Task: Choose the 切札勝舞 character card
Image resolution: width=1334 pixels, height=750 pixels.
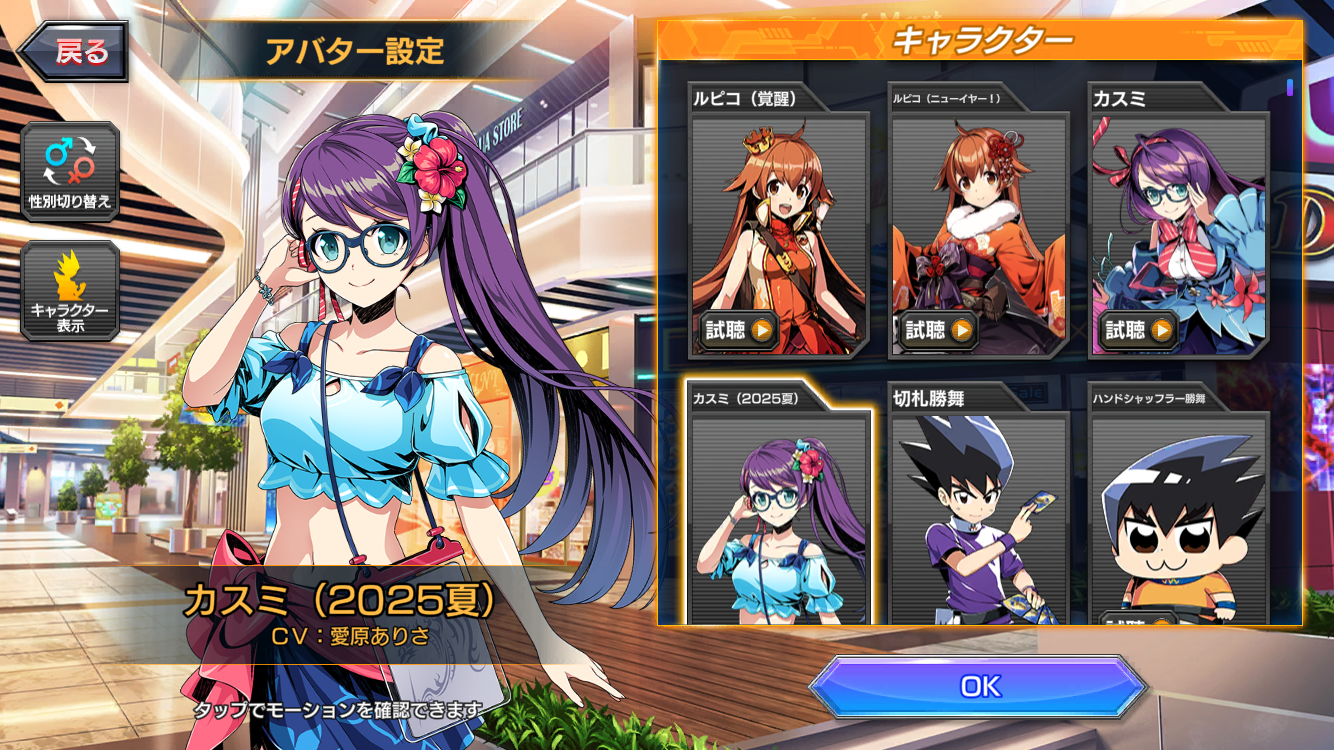Action: click(x=978, y=510)
